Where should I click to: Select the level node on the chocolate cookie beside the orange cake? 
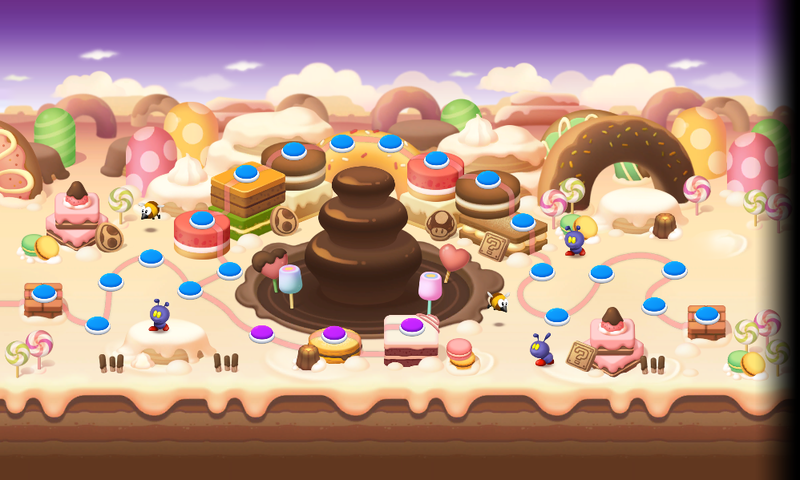(294, 149)
